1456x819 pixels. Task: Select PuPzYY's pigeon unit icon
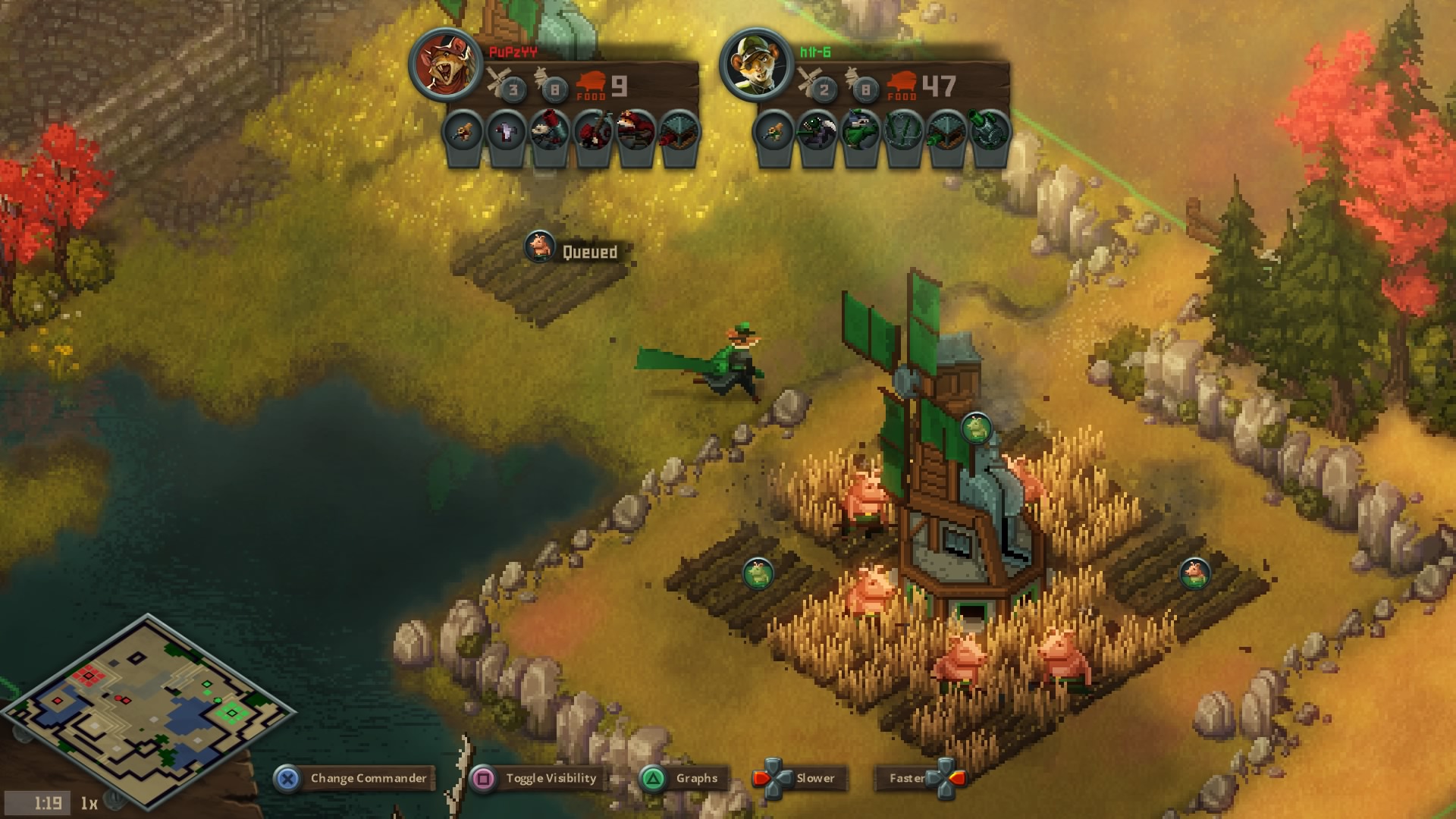tap(507, 131)
